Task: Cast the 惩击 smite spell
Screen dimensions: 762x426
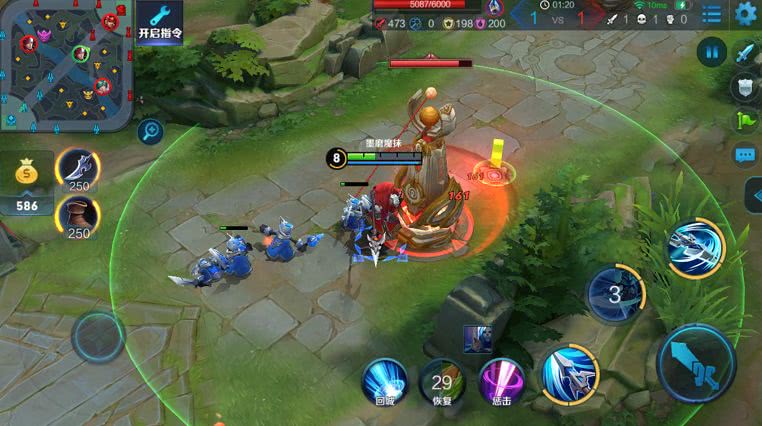Action: tap(501, 381)
